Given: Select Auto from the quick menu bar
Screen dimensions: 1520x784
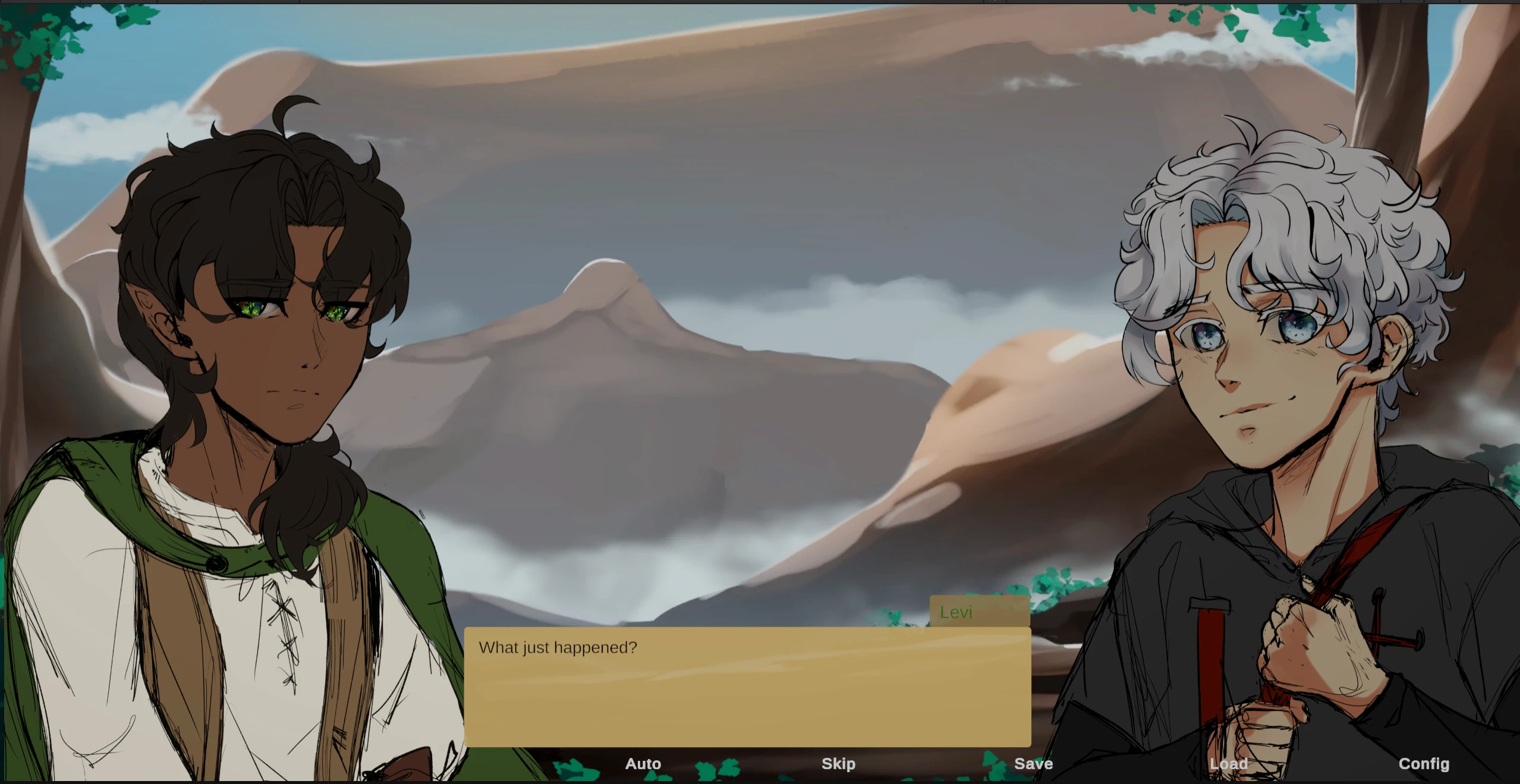Looking at the screenshot, I should click(643, 764).
